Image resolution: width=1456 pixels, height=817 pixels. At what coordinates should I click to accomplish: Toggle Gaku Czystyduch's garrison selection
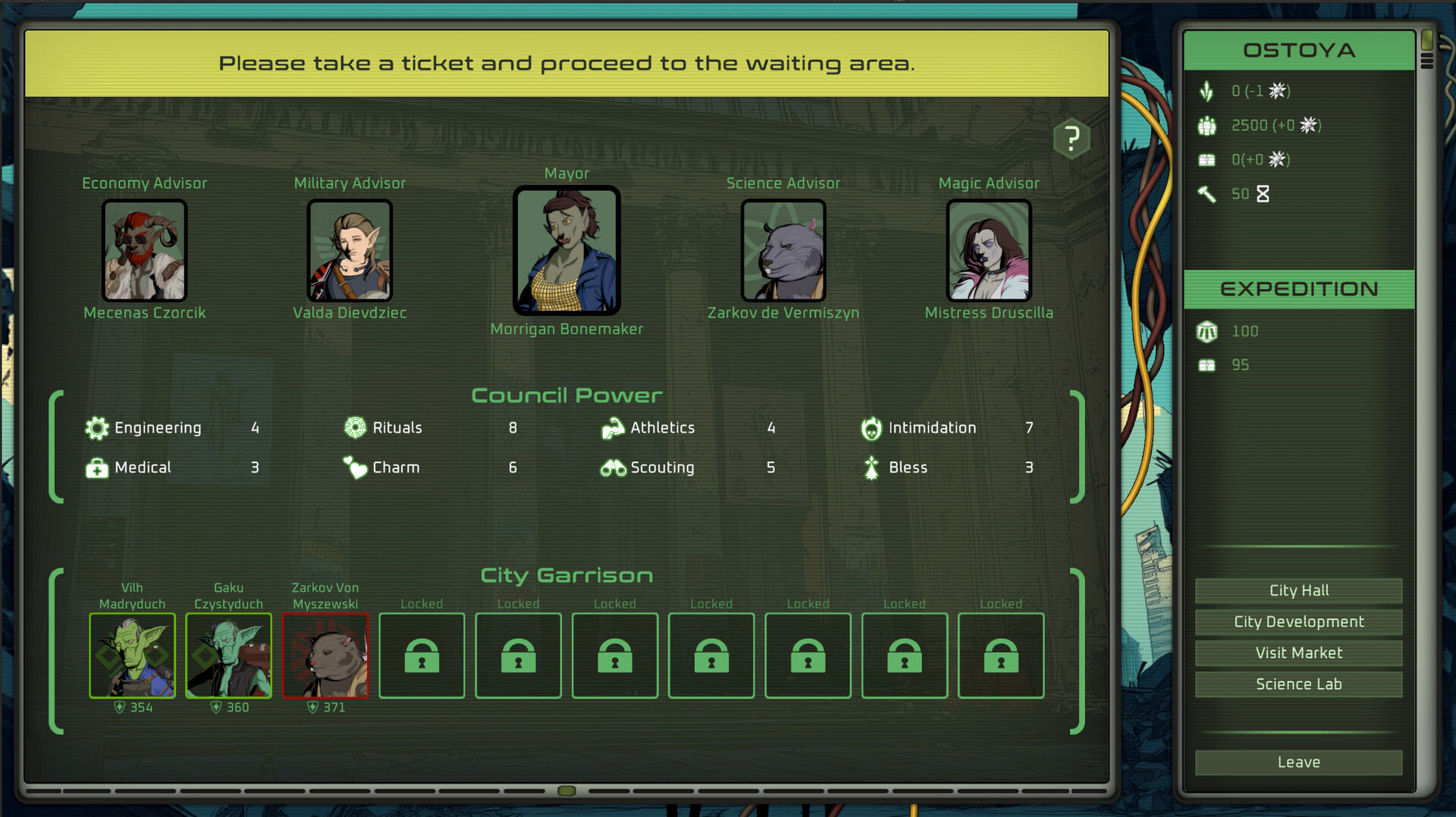(228, 656)
